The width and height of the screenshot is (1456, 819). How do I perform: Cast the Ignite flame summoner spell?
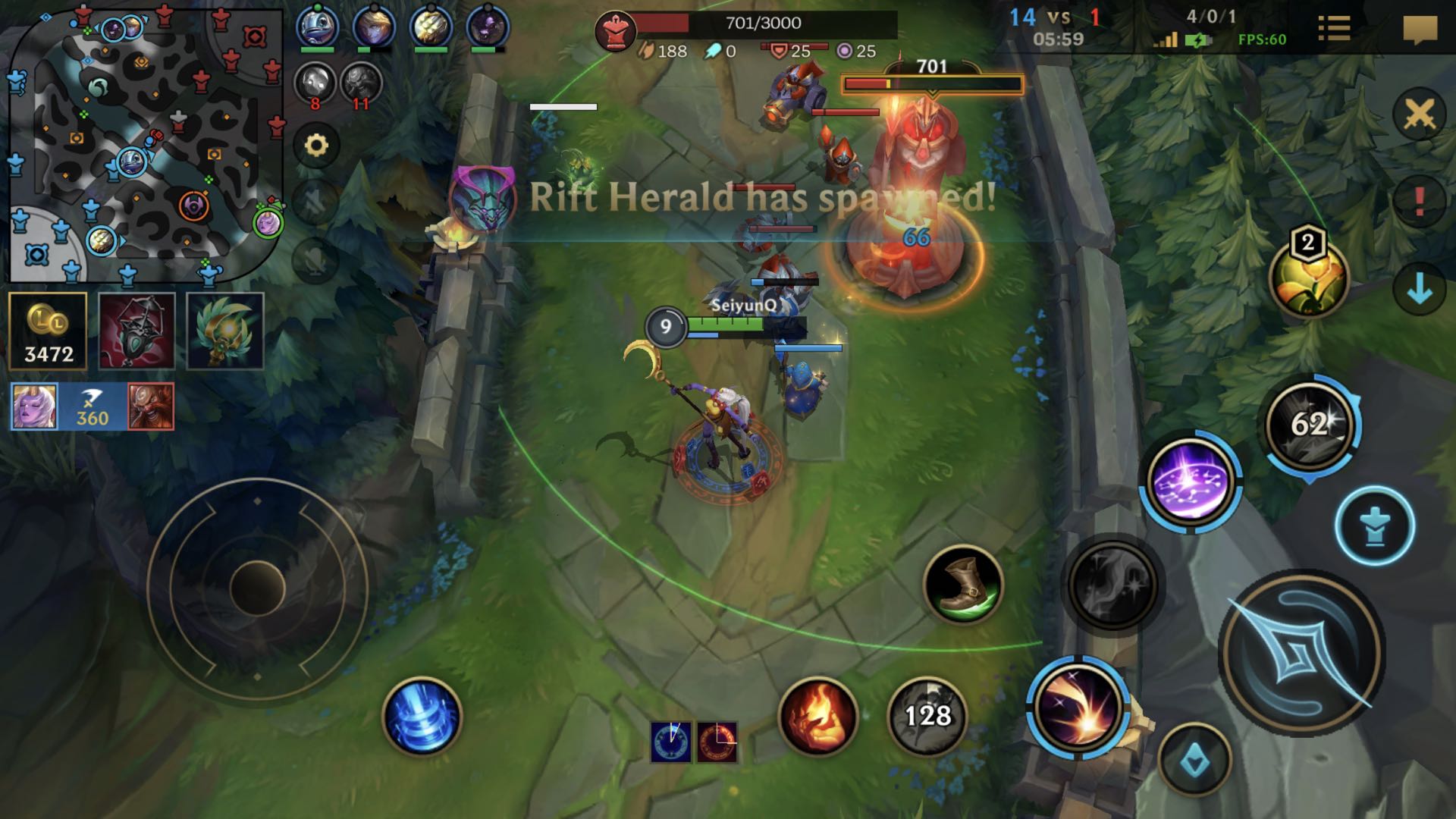point(817,717)
